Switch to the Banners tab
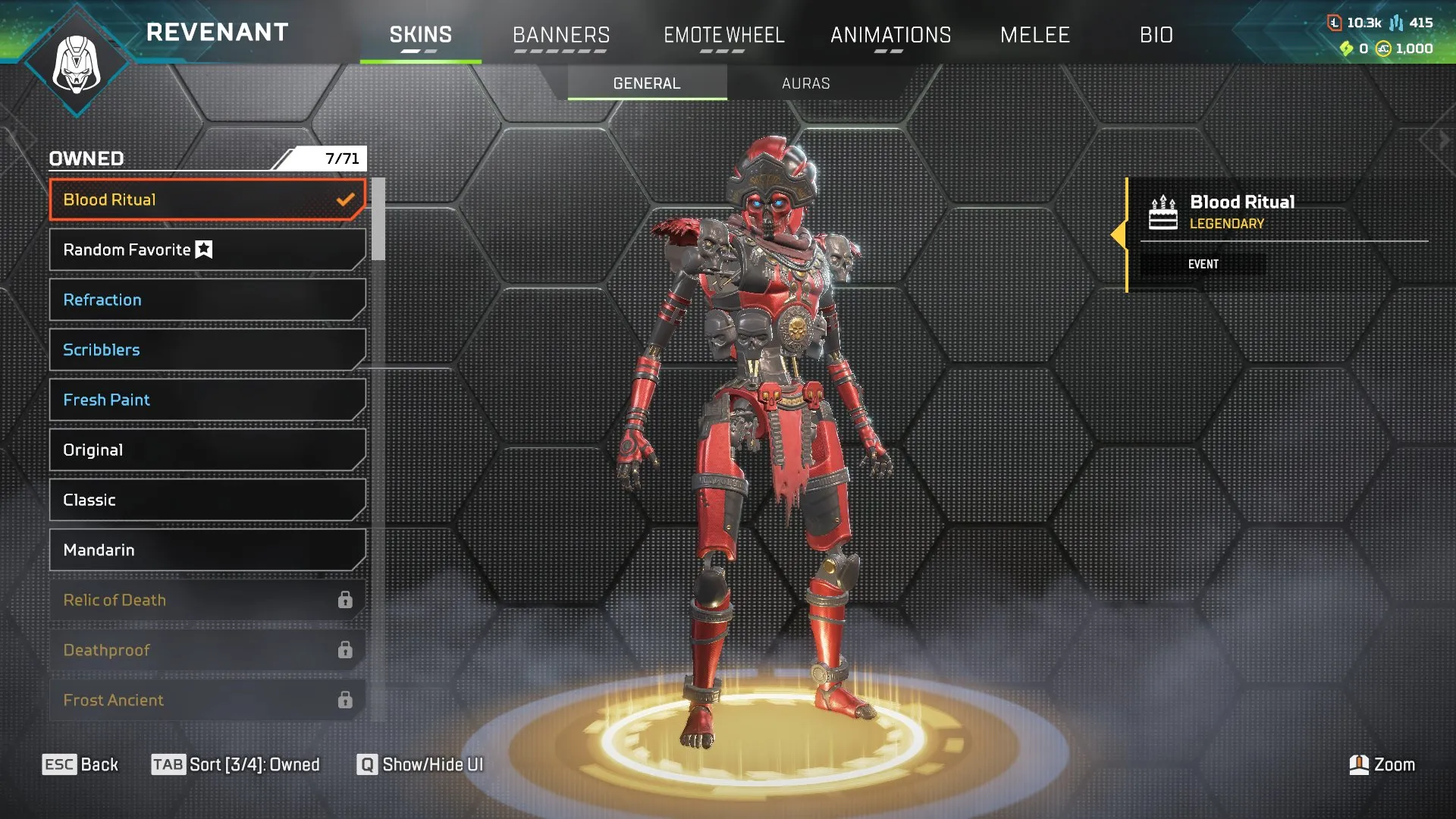1456x819 pixels. click(561, 35)
